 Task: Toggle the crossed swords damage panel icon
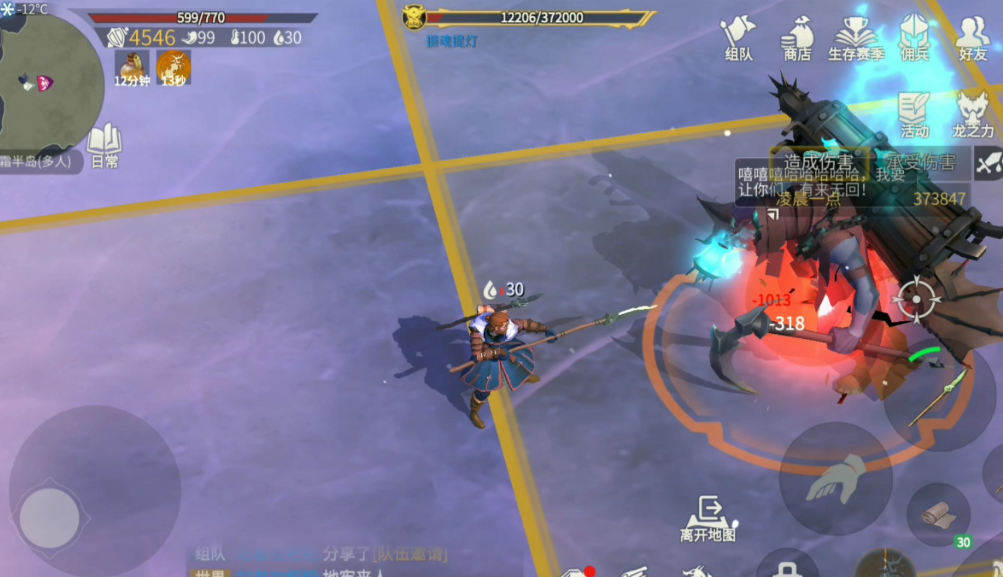coord(988,162)
